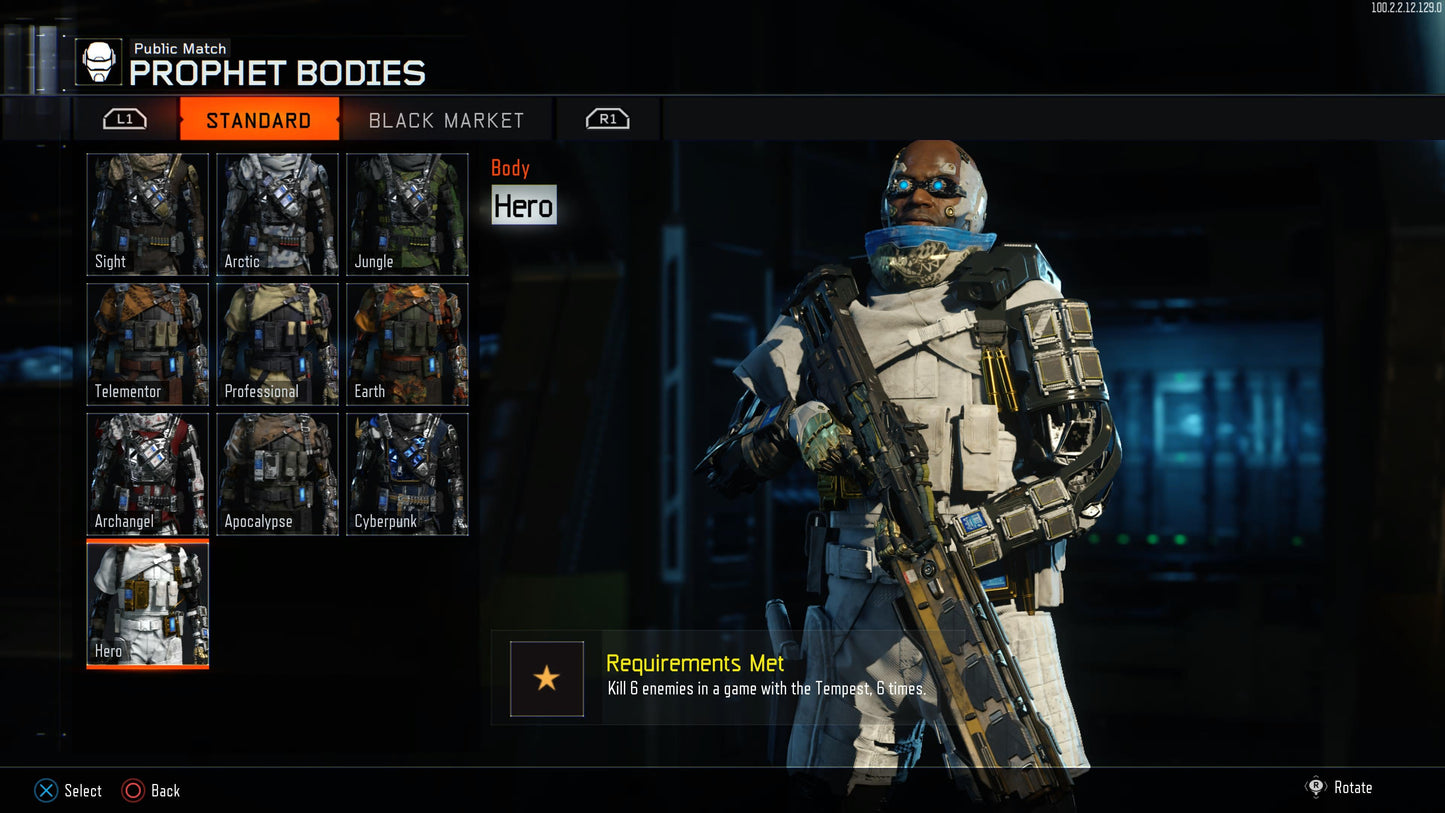Open the Black Market tab
Viewport: 1445px width, 813px height.
(x=446, y=120)
